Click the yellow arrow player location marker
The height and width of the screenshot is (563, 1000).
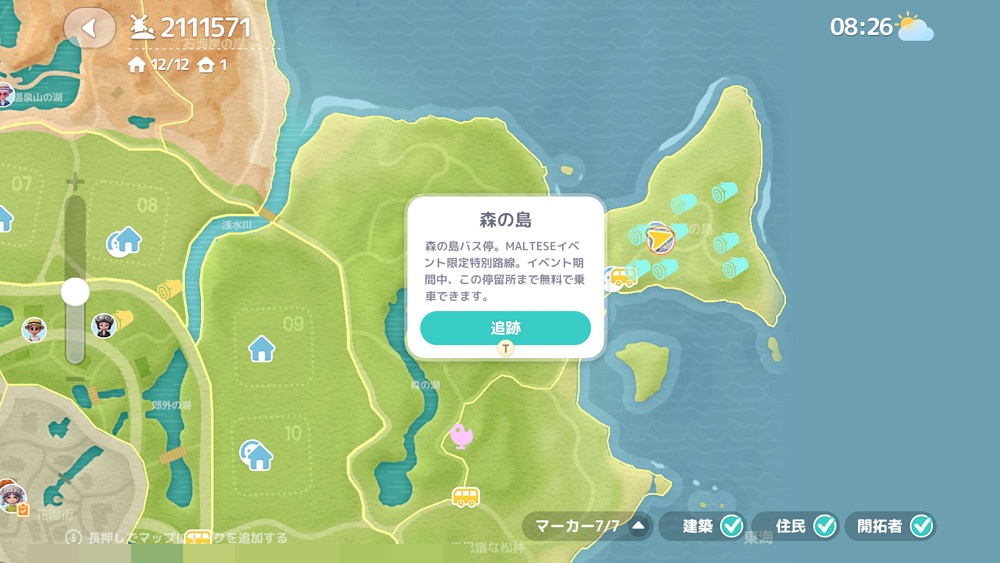658,239
